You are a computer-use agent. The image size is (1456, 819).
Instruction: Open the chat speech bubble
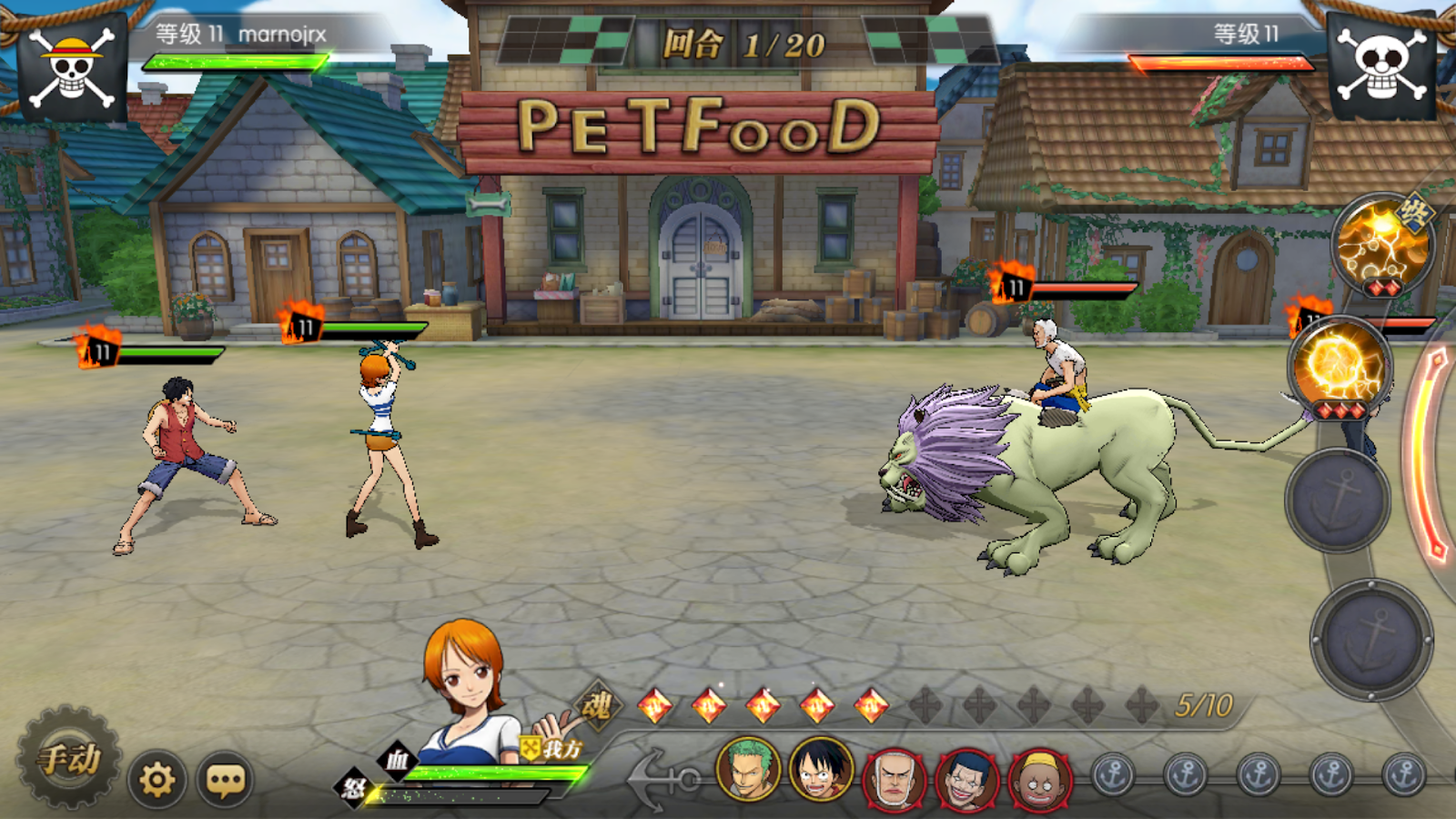[x=226, y=780]
